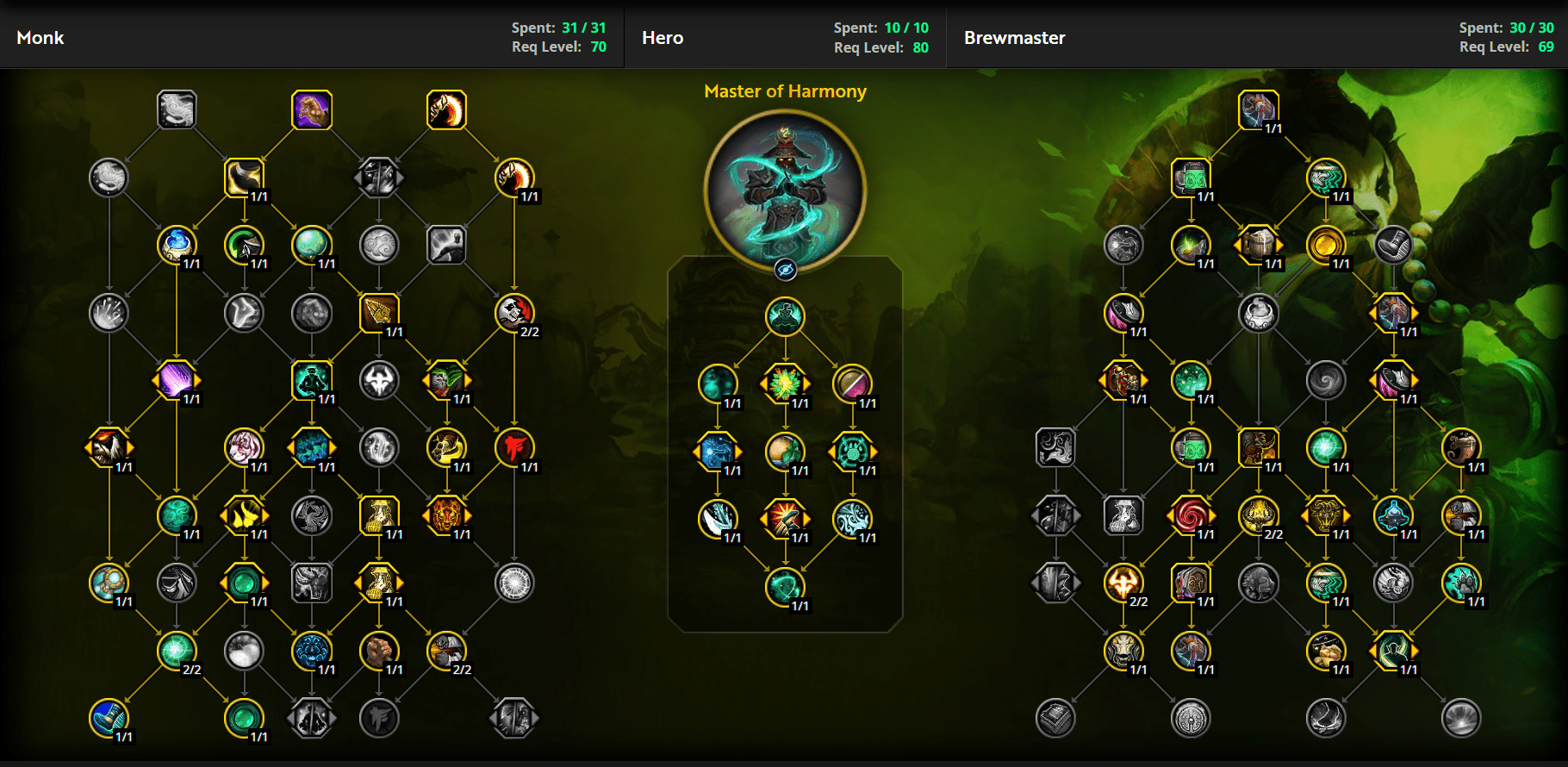Switch to the Brewmaster header section
The width and height of the screenshot is (1568, 767).
point(1014,38)
